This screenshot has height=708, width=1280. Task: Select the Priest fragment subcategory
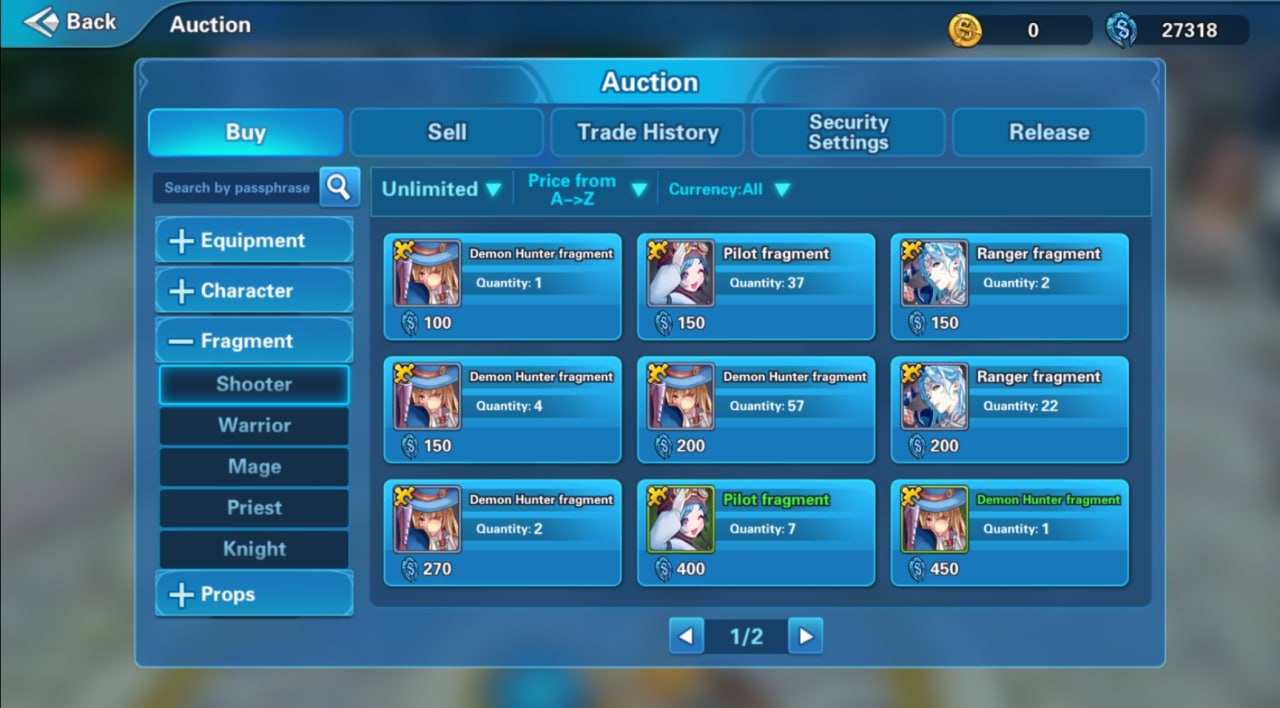pos(254,507)
